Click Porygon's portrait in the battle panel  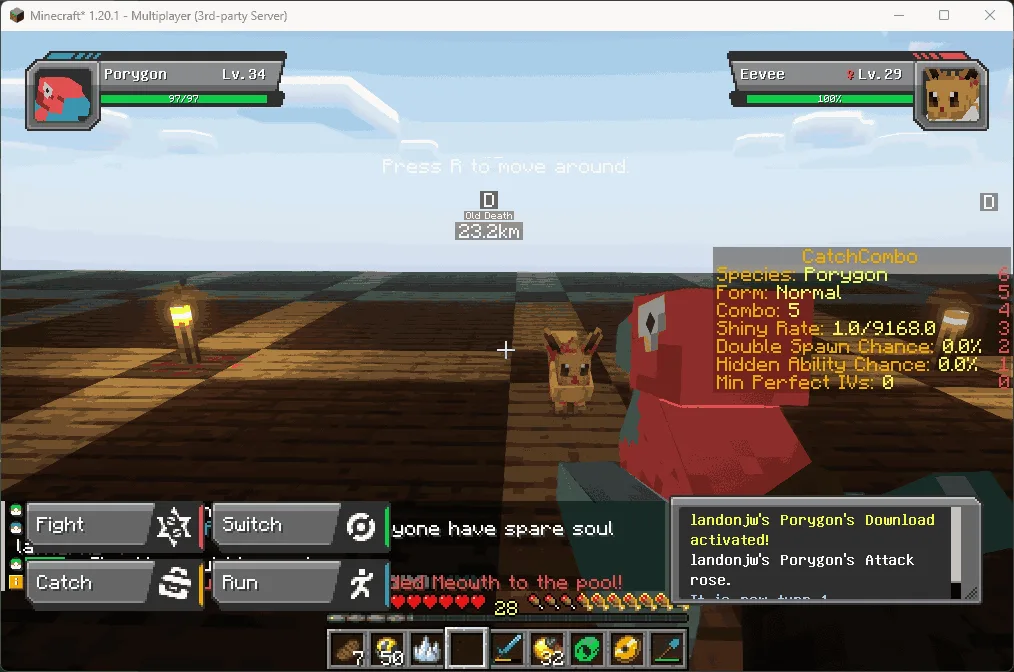63,96
